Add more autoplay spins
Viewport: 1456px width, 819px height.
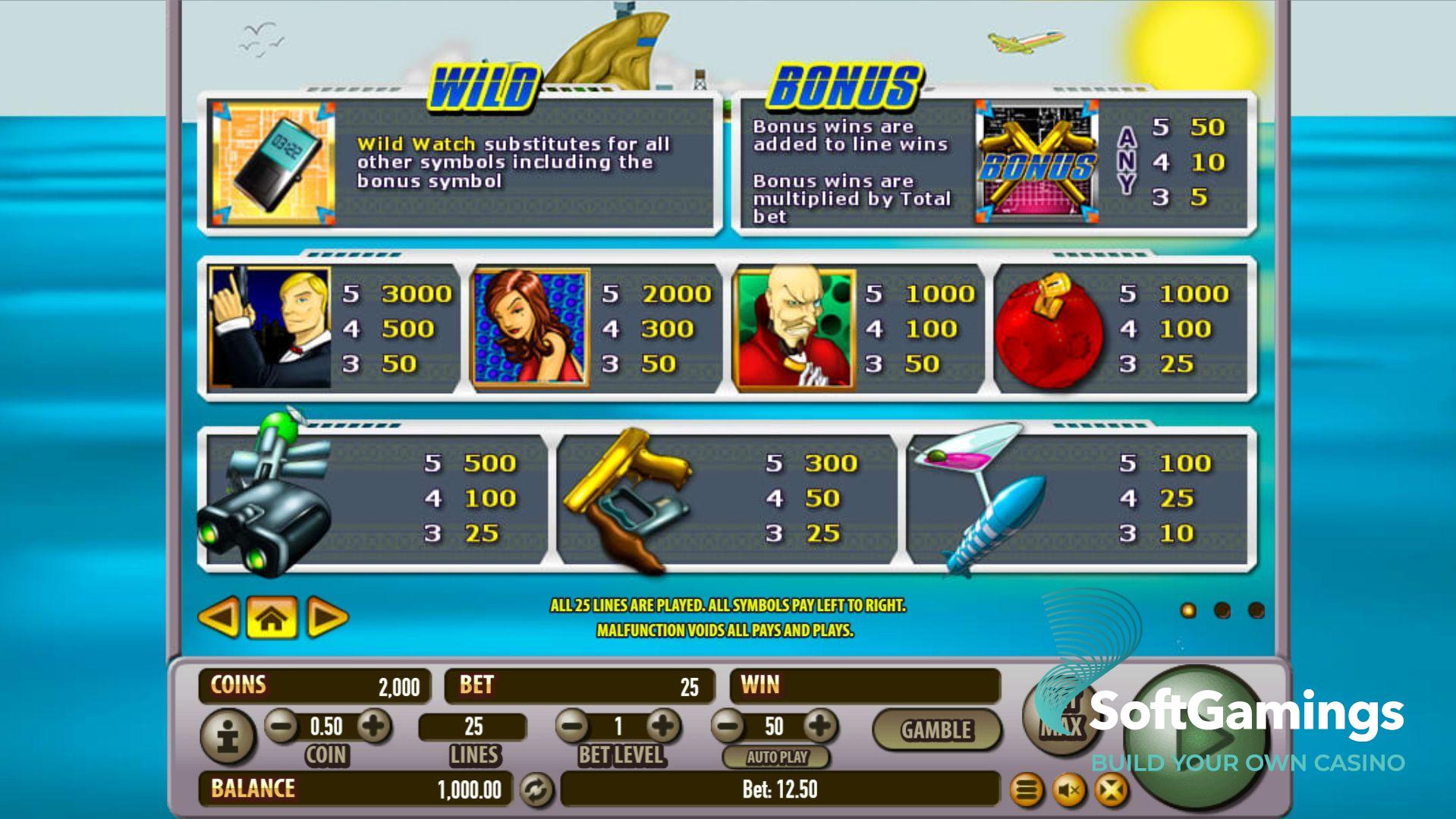[x=819, y=726]
